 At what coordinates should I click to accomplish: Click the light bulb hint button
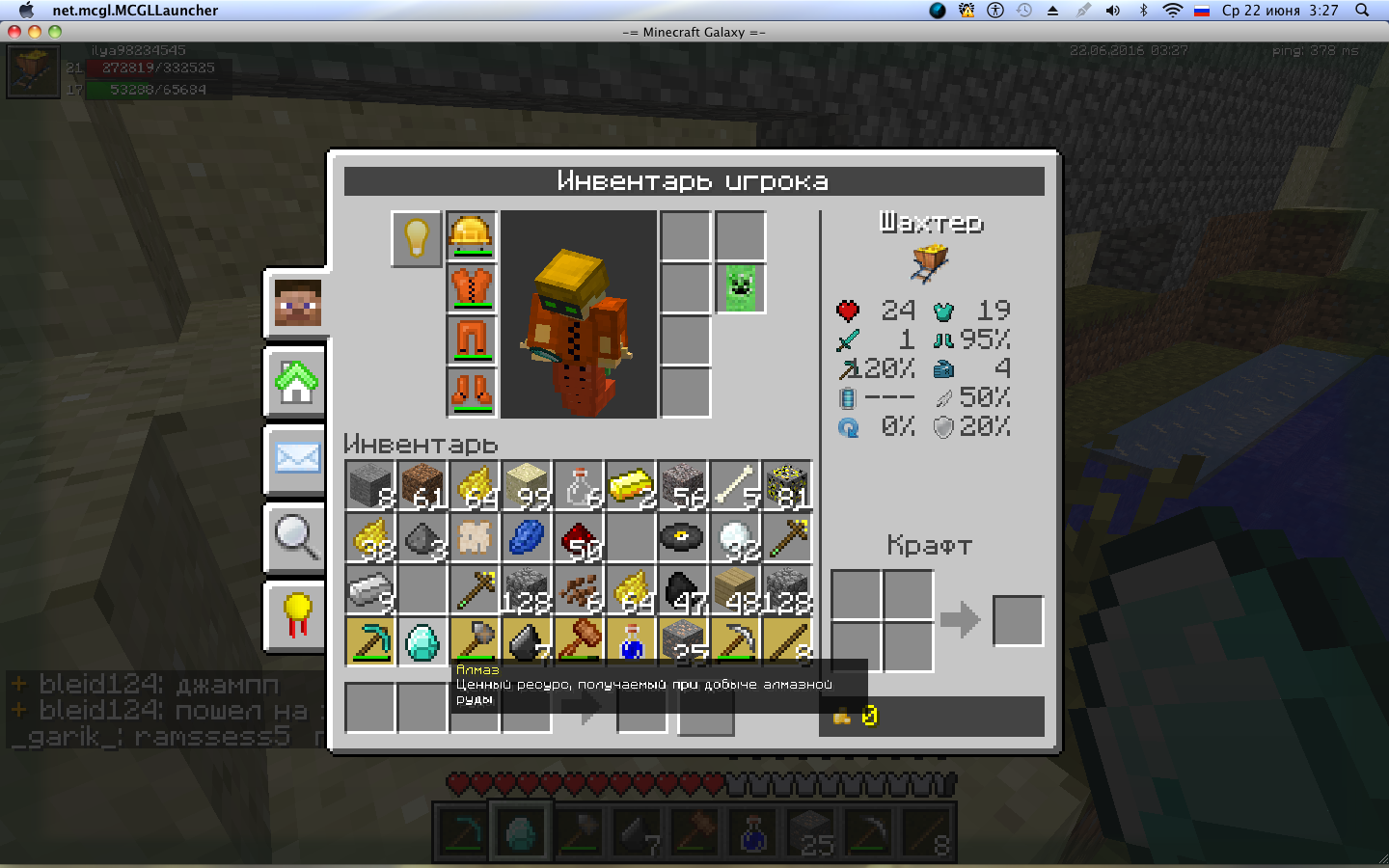(x=417, y=237)
